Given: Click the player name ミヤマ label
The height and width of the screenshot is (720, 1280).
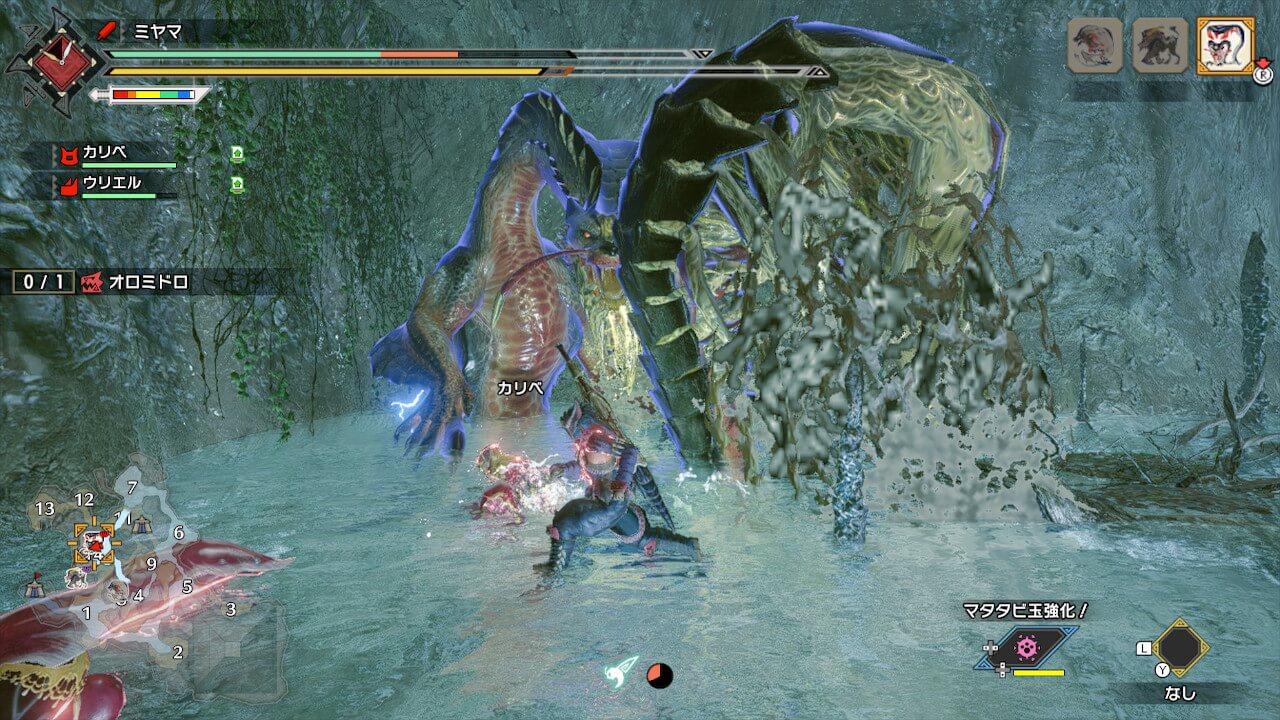Looking at the screenshot, I should [x=158, y=30].
